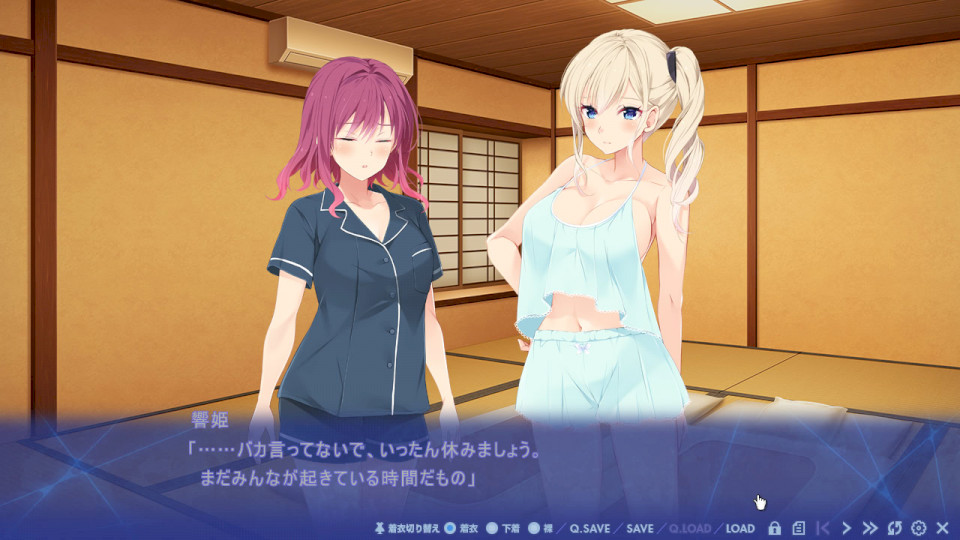Open the LOAD menu

740,528
